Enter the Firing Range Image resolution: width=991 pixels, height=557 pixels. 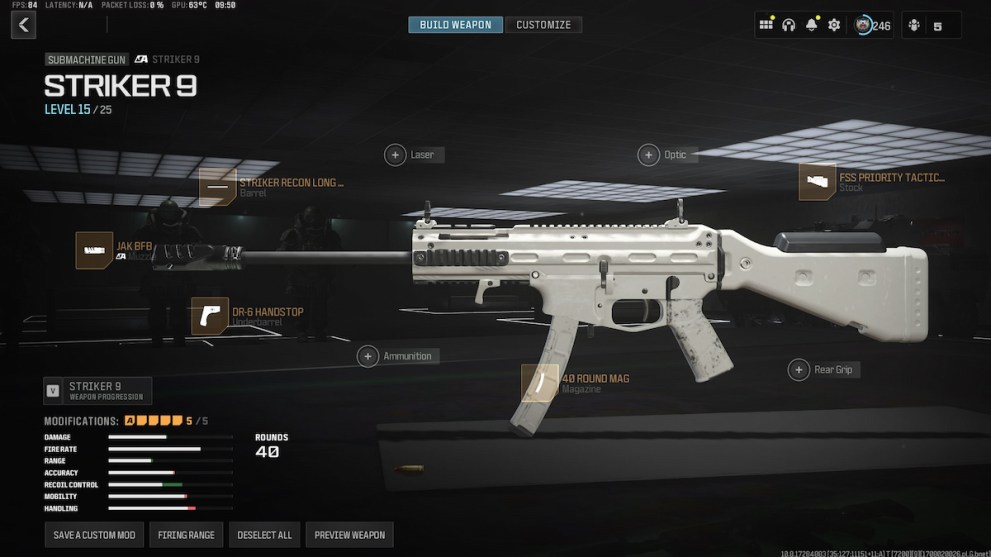click(187, 535)
